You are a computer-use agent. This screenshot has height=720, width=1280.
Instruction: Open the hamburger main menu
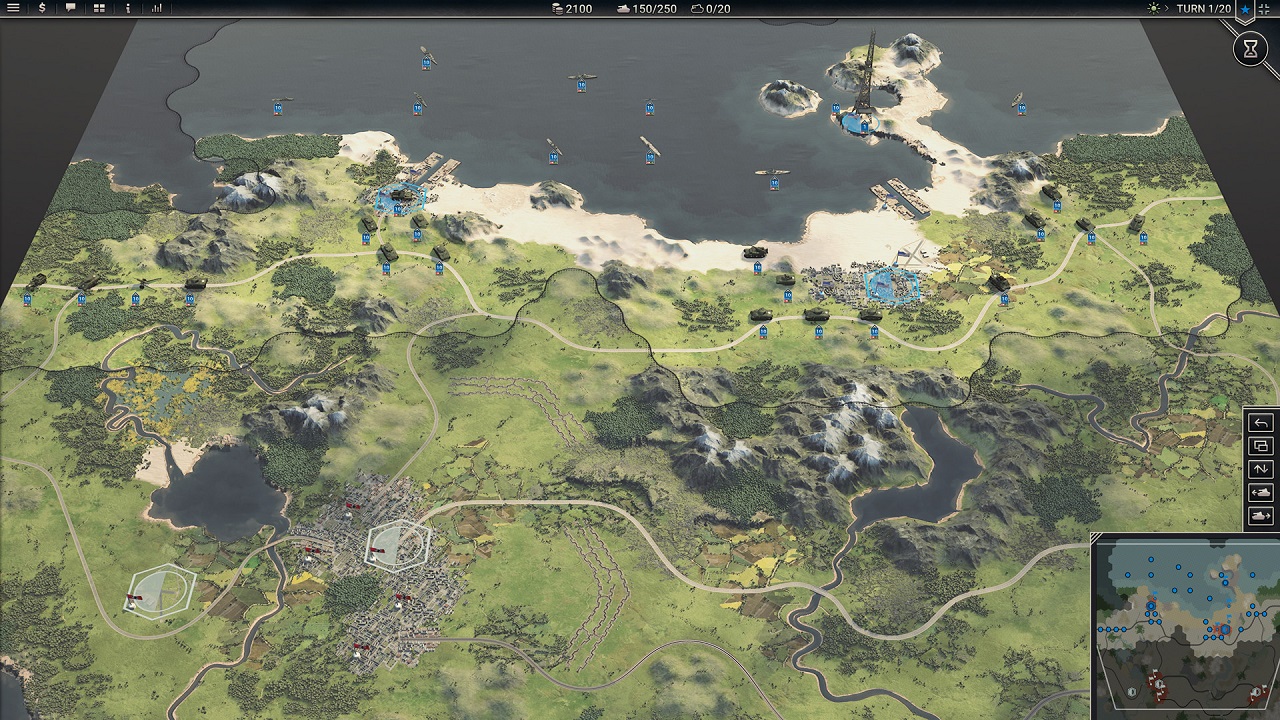click(x=14, y=8)
